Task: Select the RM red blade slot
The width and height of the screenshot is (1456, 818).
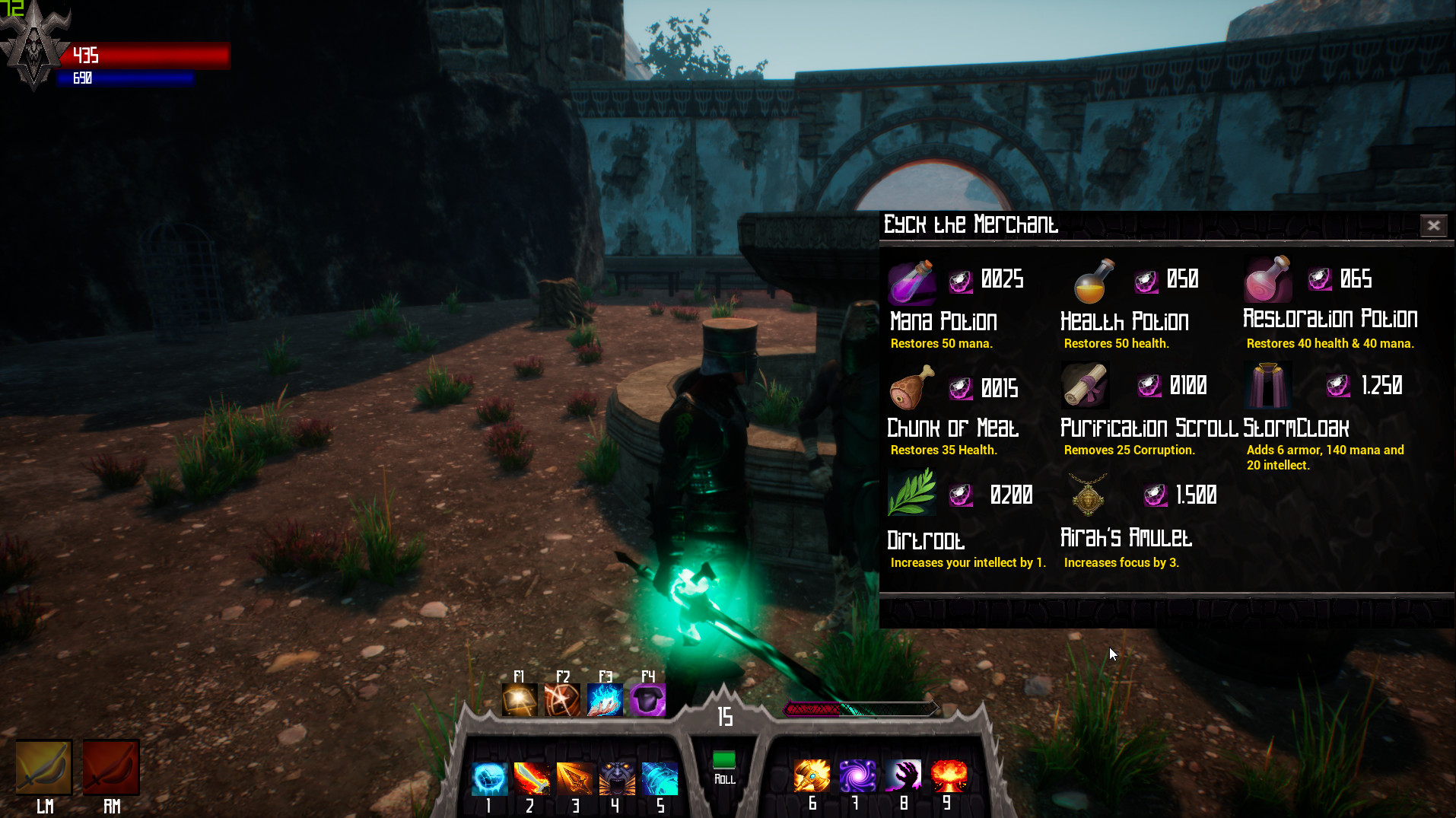Action: pos(111,767)
